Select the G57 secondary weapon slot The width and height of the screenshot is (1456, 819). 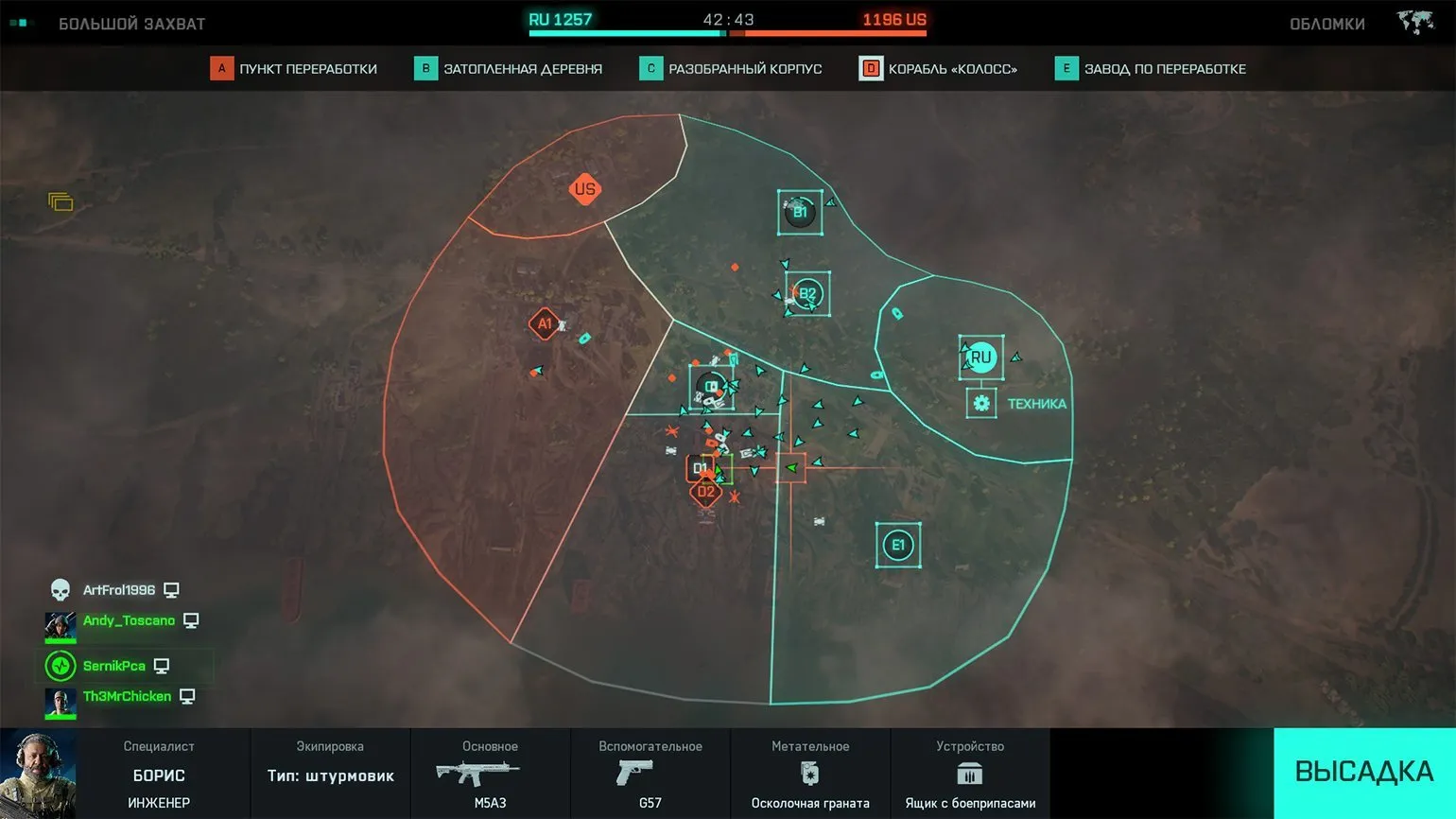pos(650,774)
